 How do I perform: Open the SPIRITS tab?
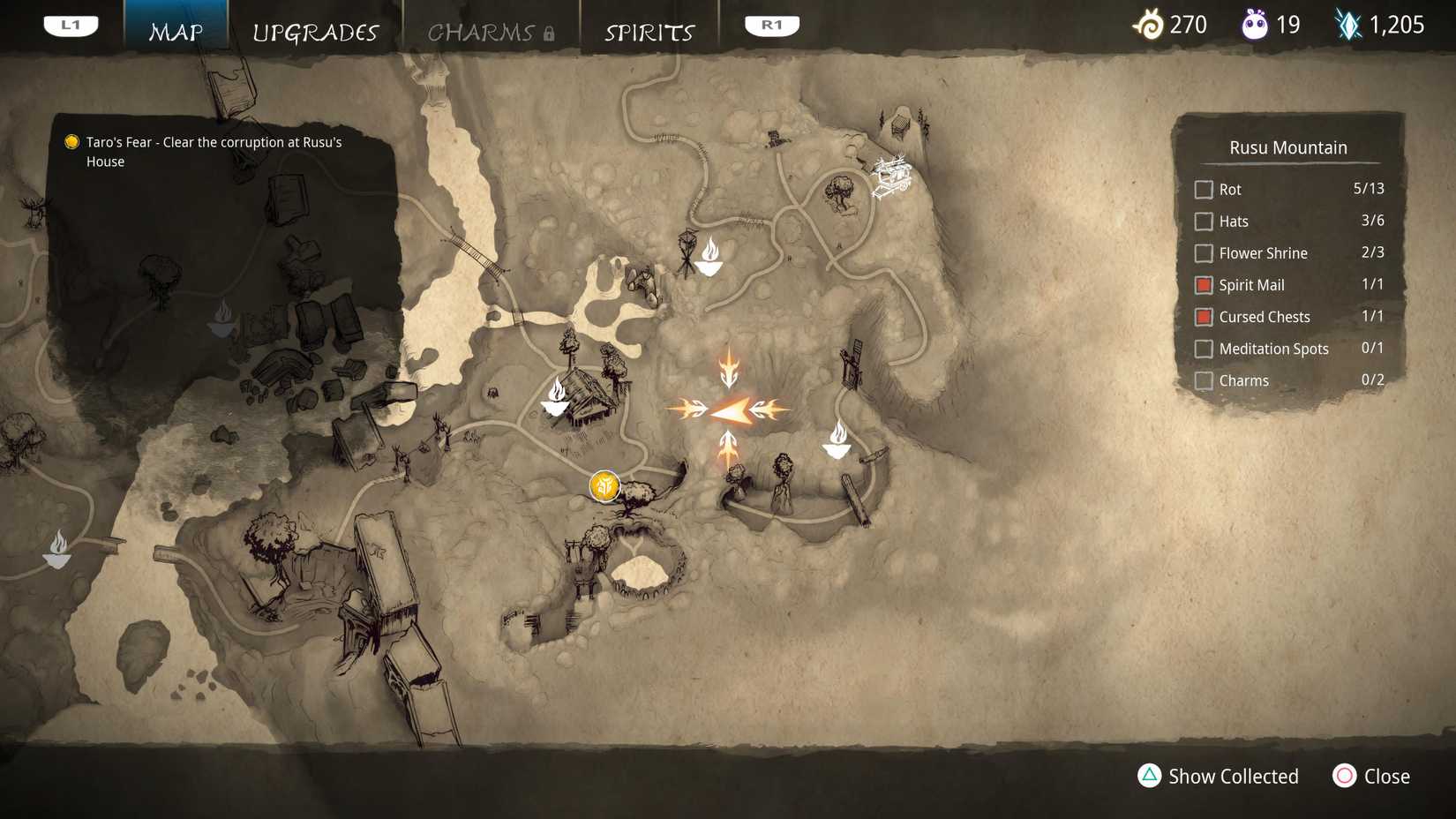point(649,32)
